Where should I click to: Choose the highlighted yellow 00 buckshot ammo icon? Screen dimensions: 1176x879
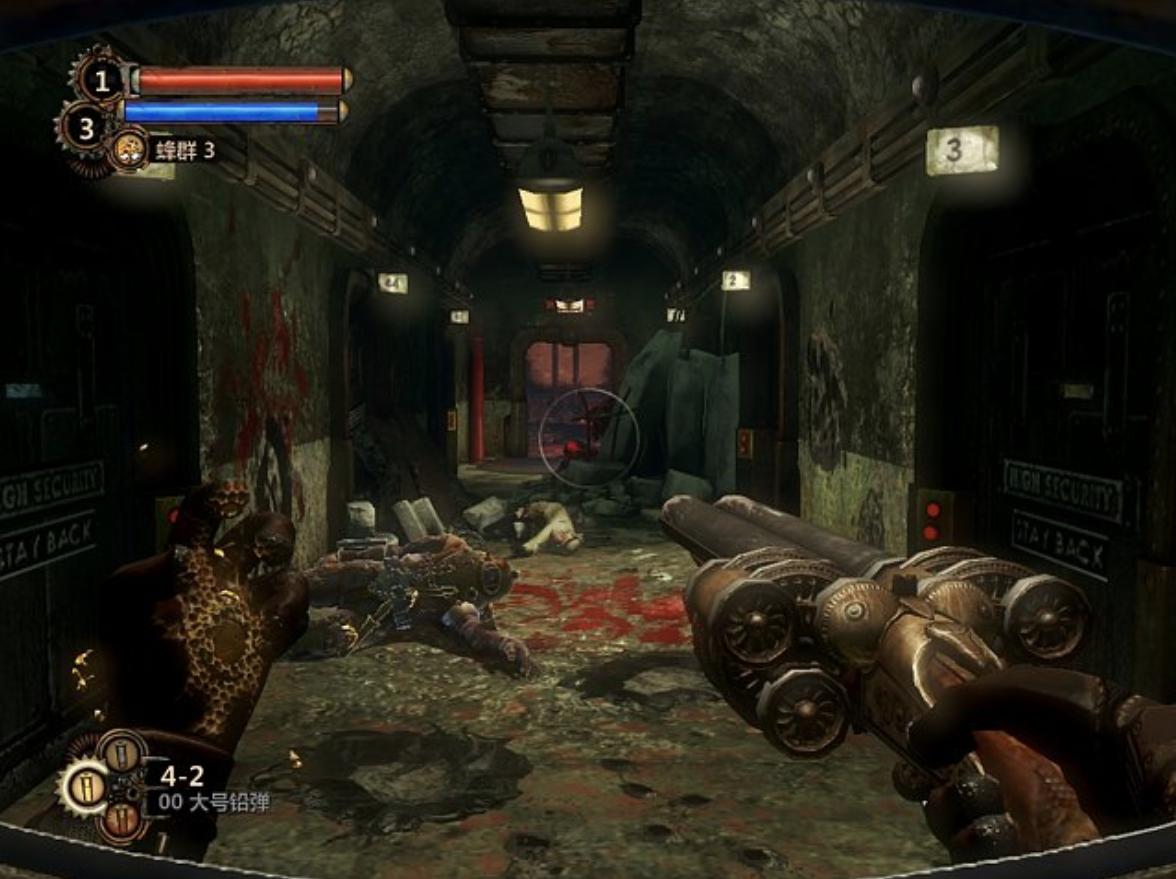click(85, 787)
